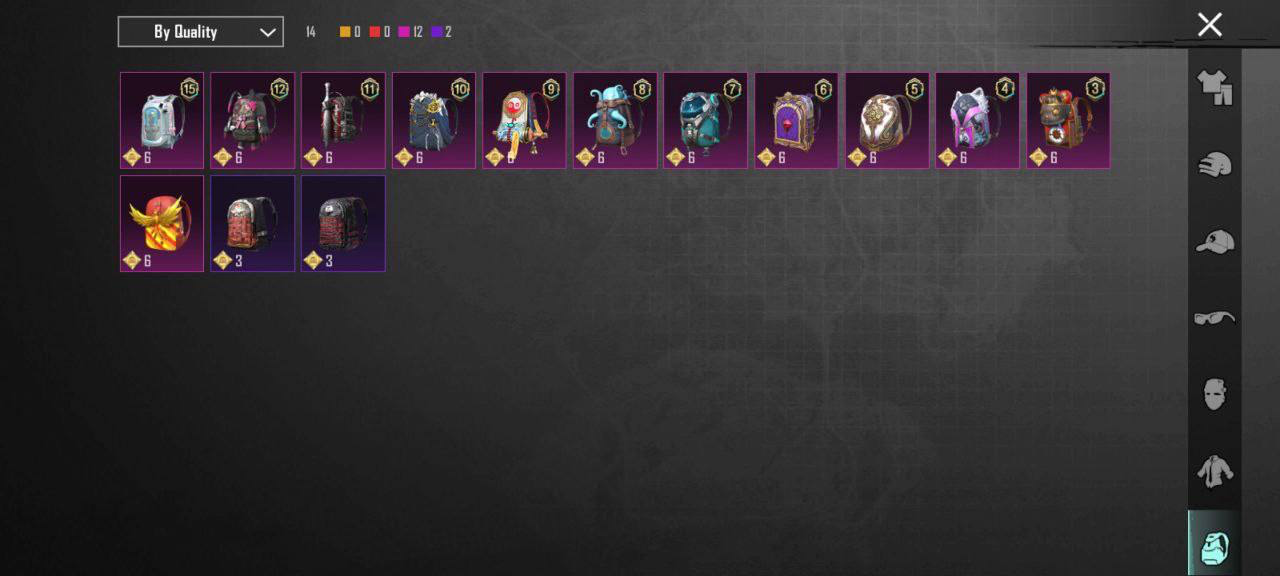Select the face mask category tab
Screen dimensions: 1280x576
coord(1215,394)
